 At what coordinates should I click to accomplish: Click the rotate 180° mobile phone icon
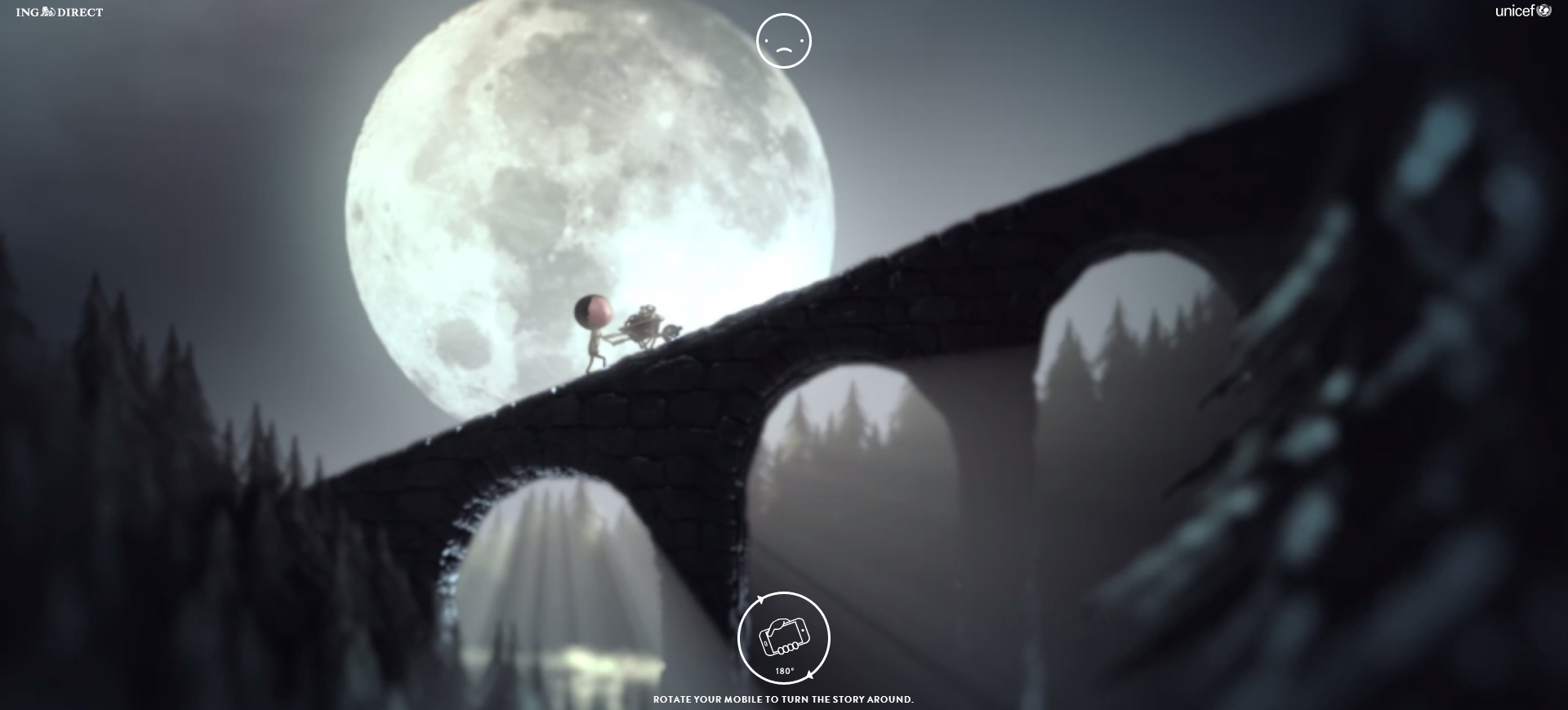(784, 637)
